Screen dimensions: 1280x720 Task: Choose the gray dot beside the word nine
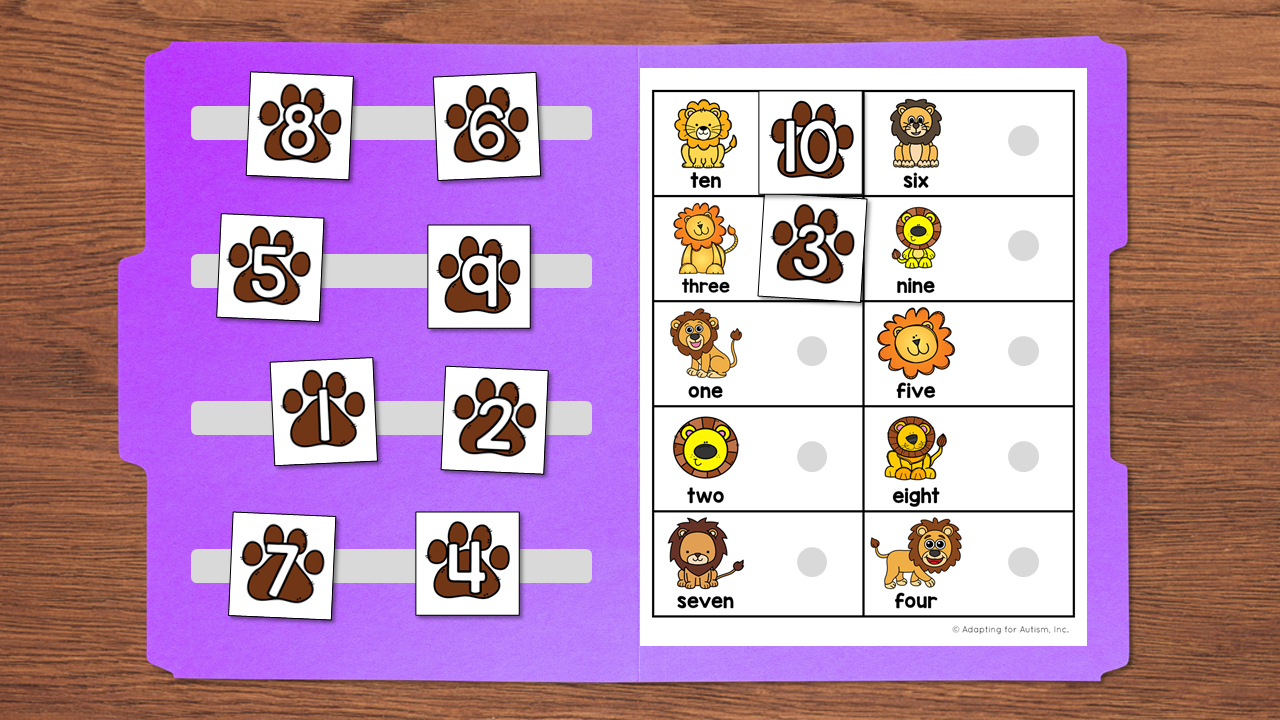tap(1023, 246)
